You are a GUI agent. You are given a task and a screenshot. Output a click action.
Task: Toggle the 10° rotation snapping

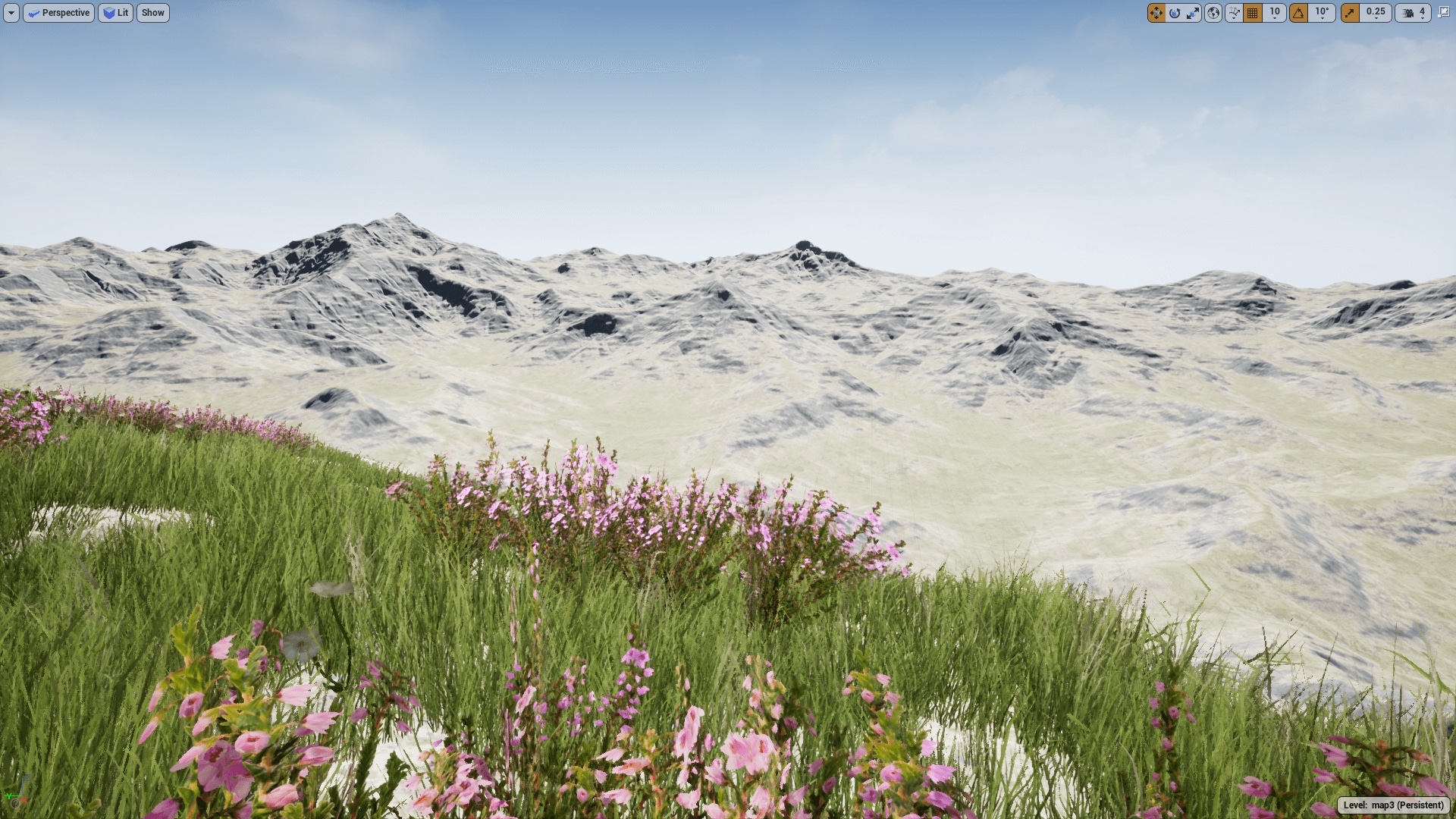pyautogui.click(x=1299, y=13)
